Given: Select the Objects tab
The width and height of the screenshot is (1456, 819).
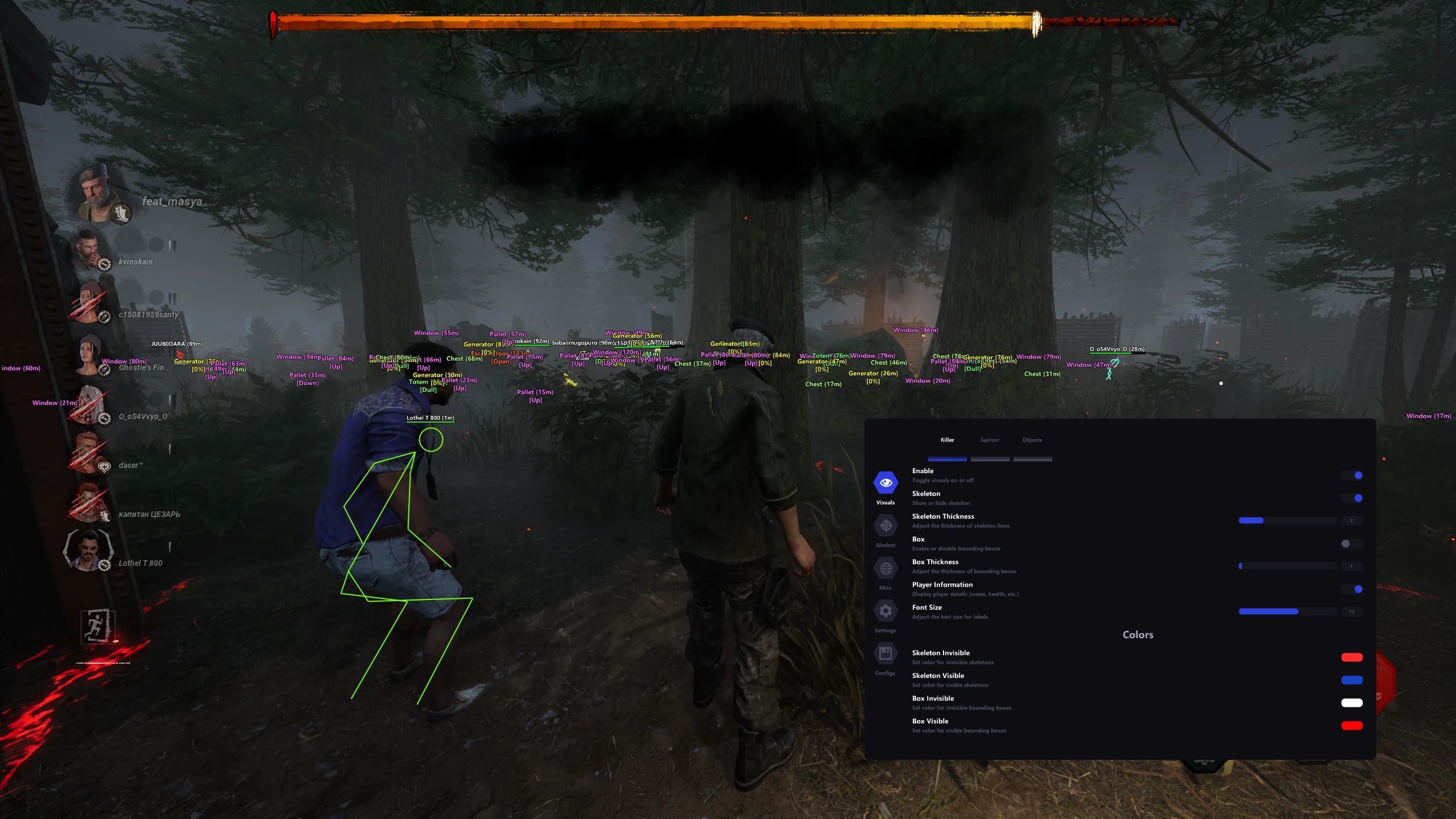Looking at the screenshot, I should coord(1032,440).
